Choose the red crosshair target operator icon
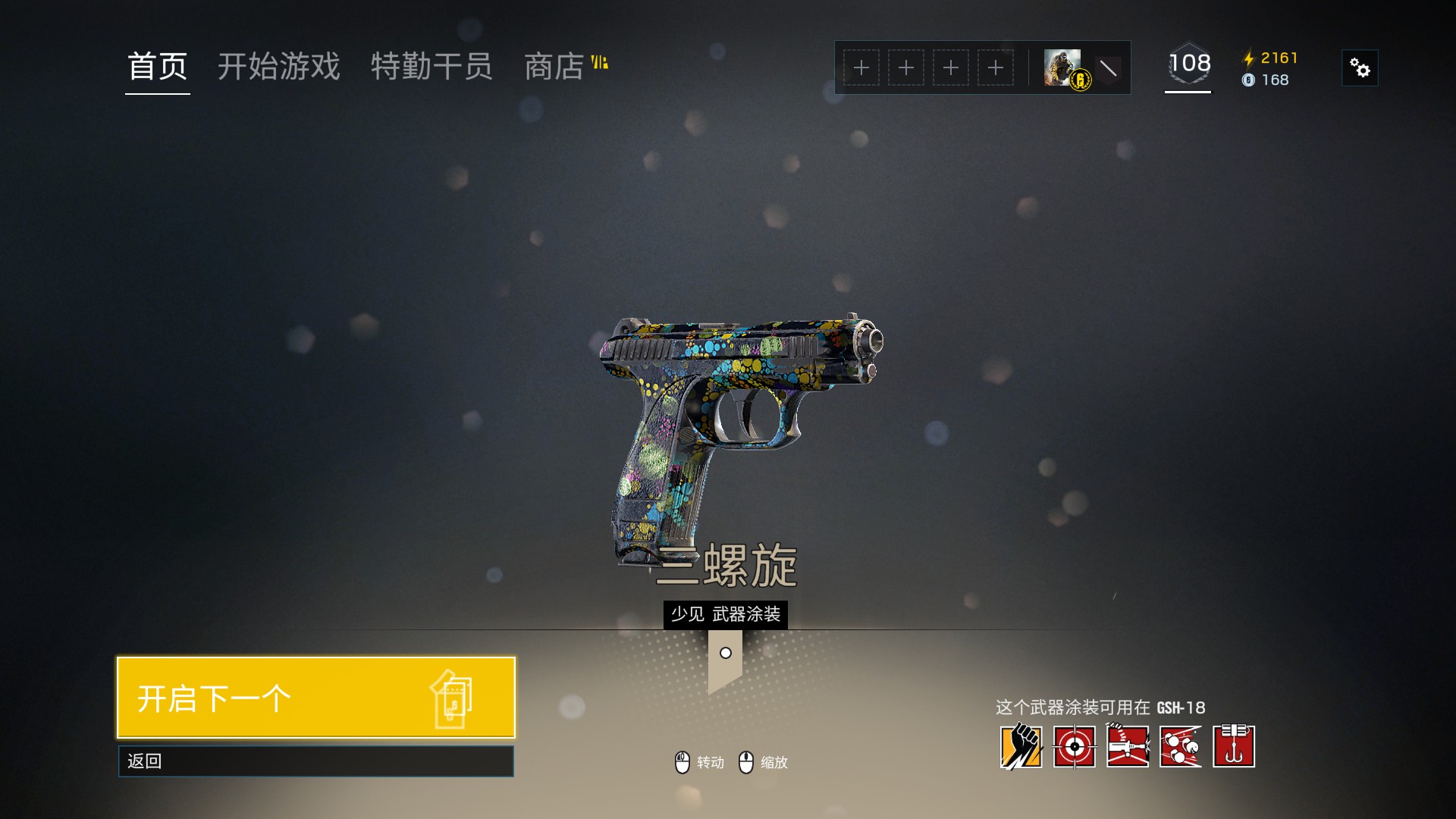This screenshot has height=819, width=1456. click(x=1074, y=747)
